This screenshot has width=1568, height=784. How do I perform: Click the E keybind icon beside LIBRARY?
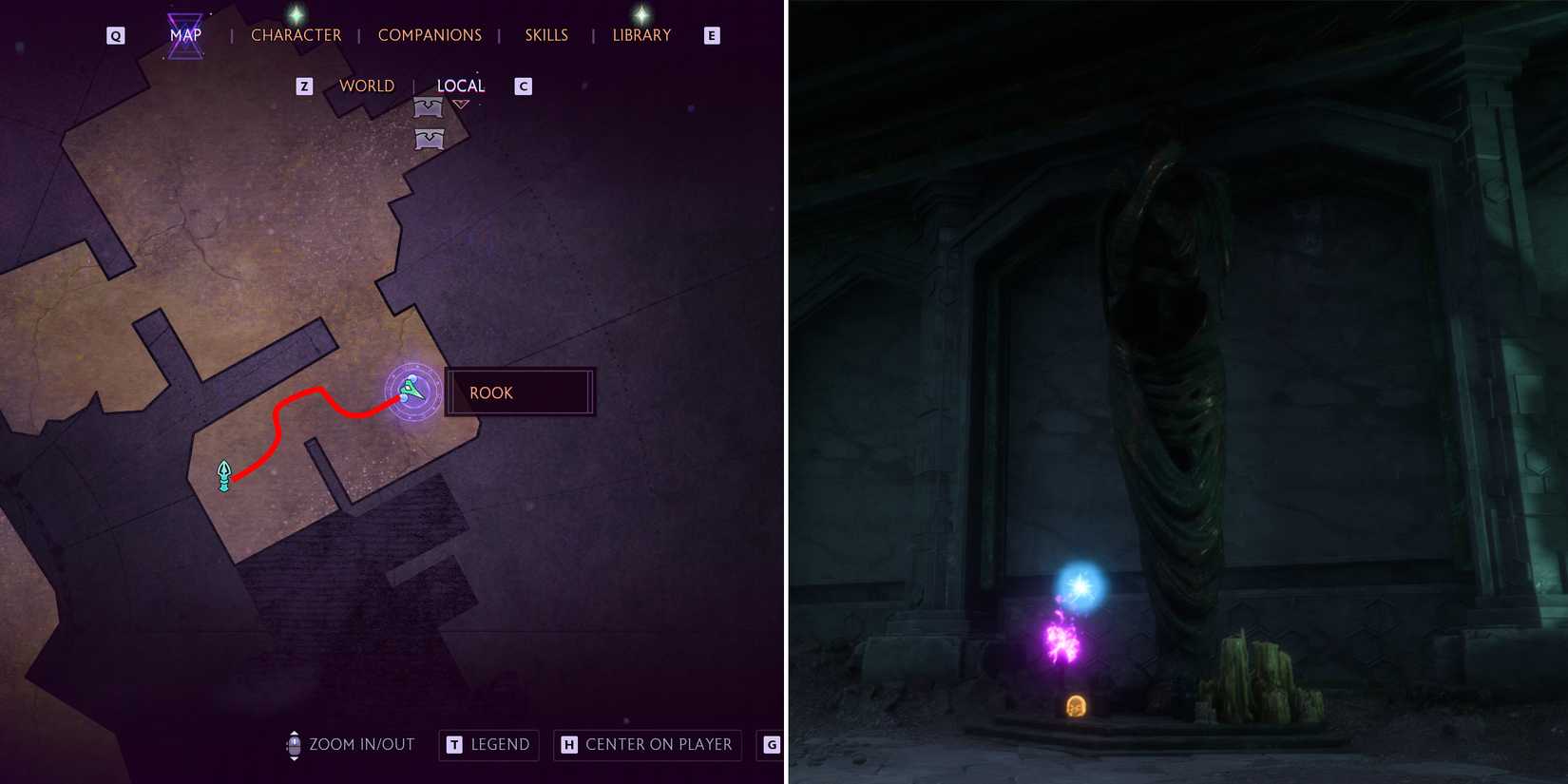[x=711, y=34]
